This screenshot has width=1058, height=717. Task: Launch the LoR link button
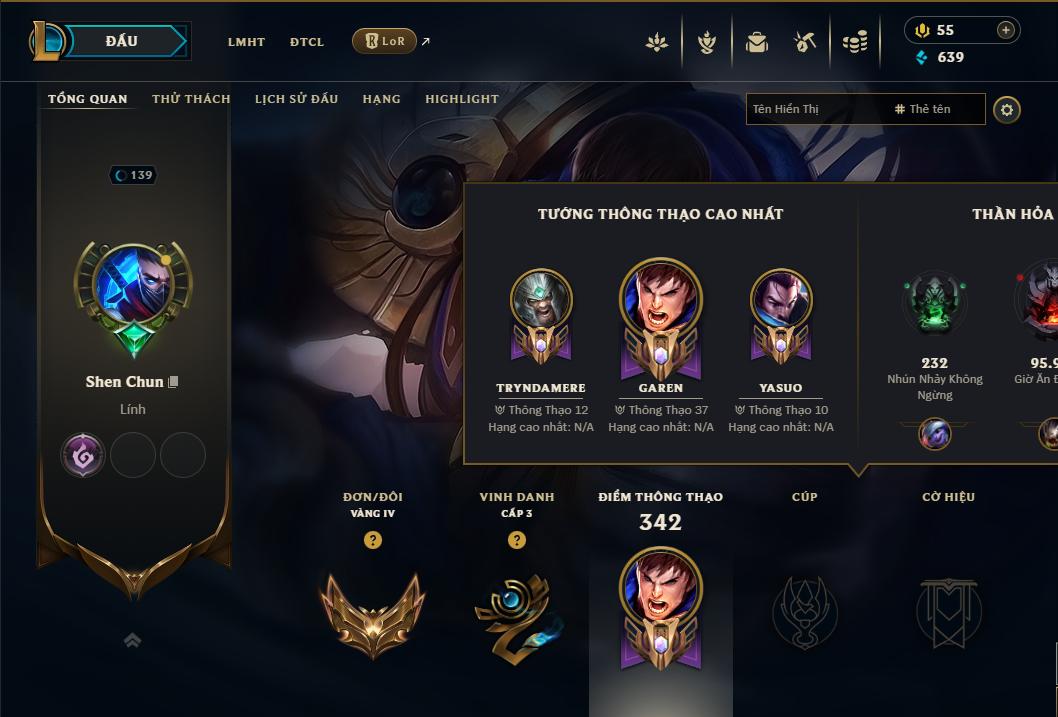coord(385,41)
